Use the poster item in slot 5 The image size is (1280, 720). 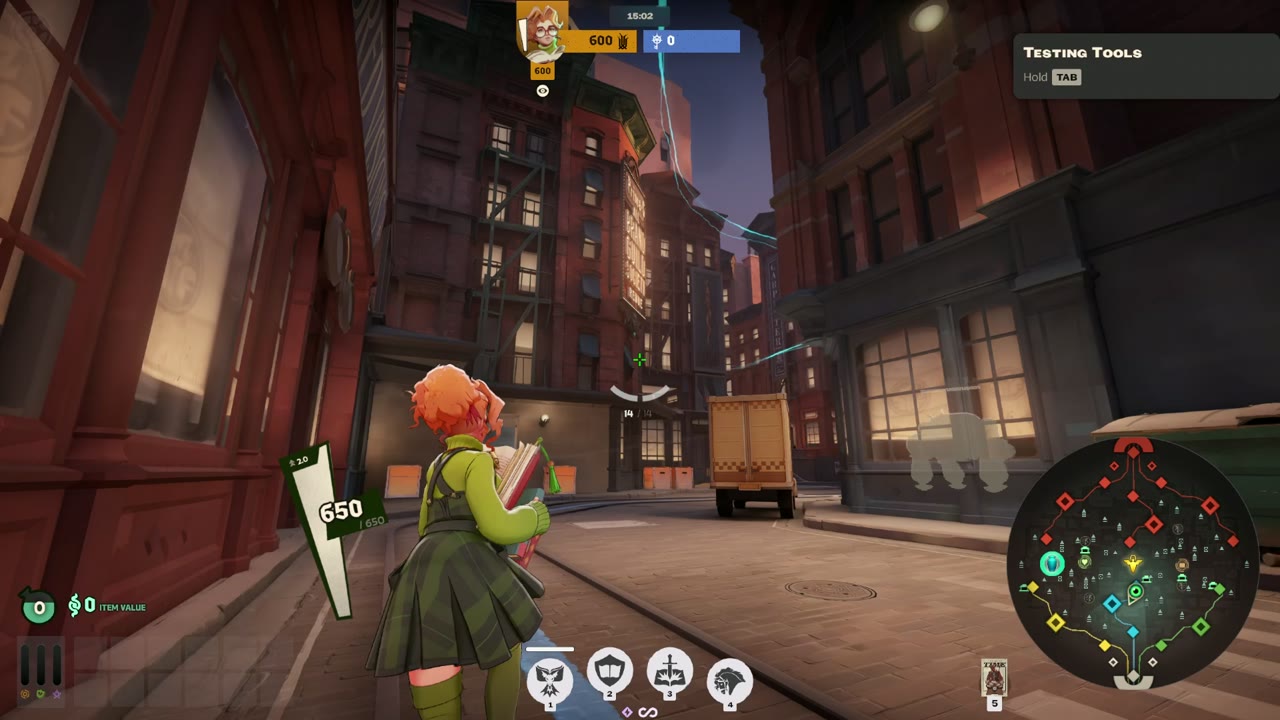pos(994,677)
